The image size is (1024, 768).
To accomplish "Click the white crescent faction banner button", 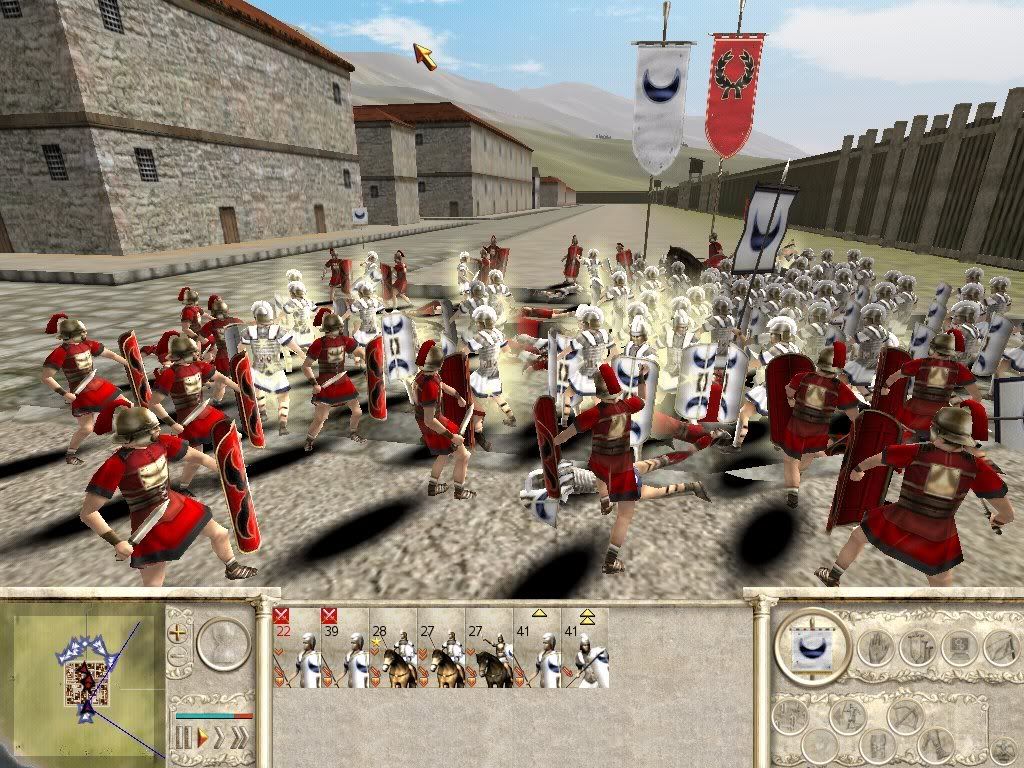I will pyautogui.click(x=812, y=646).
